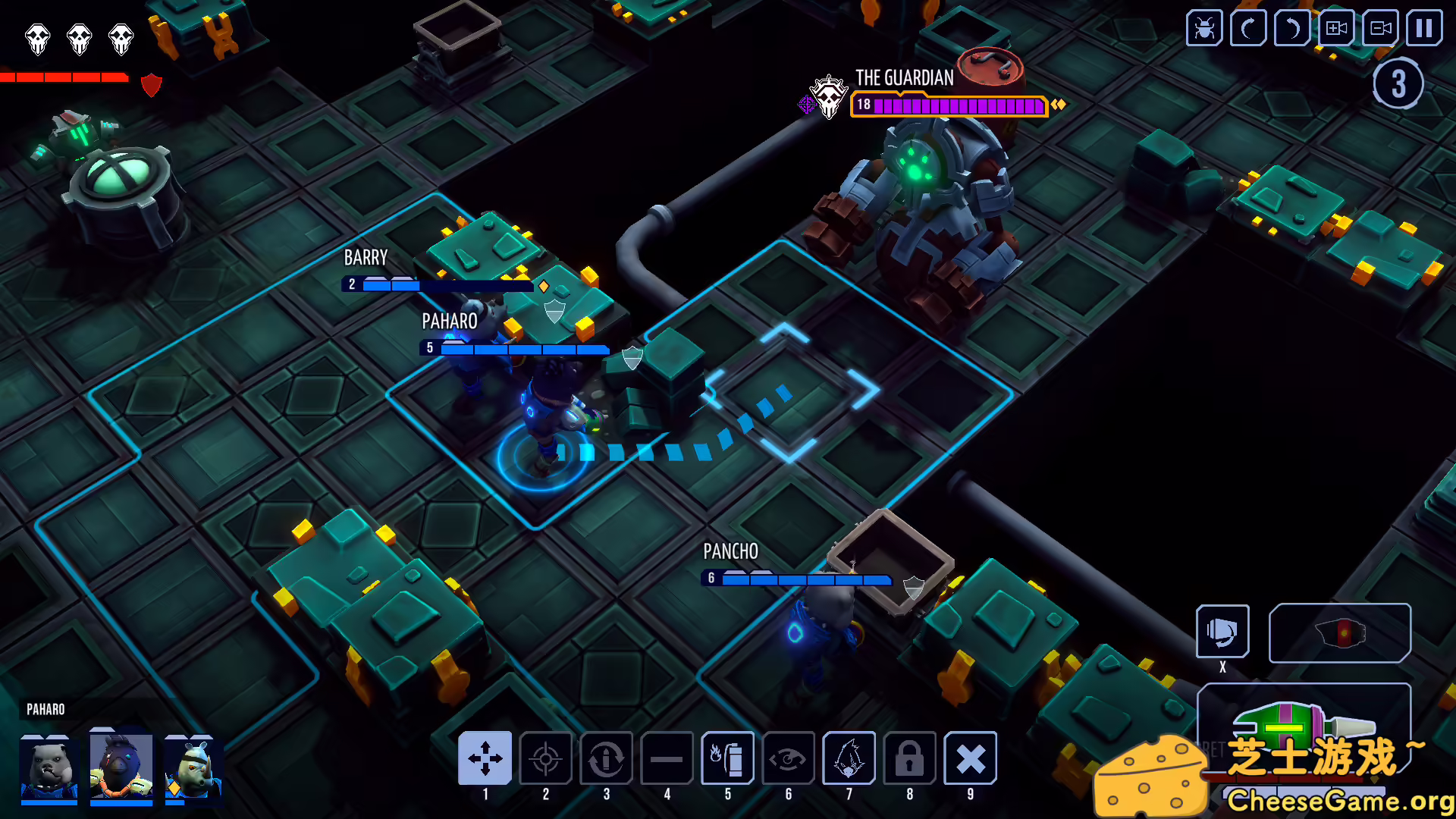The image size is (1456, 819).
Task: Switch to the bear character's portrait
Action: 49,770
